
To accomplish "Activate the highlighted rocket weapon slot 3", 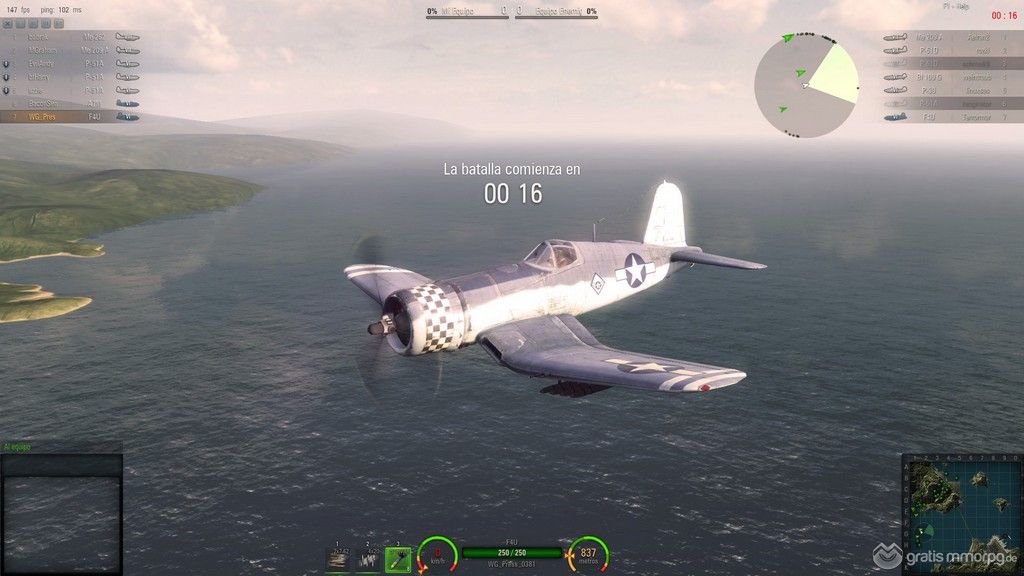I will pyautogui.click(x=398, y=560).
